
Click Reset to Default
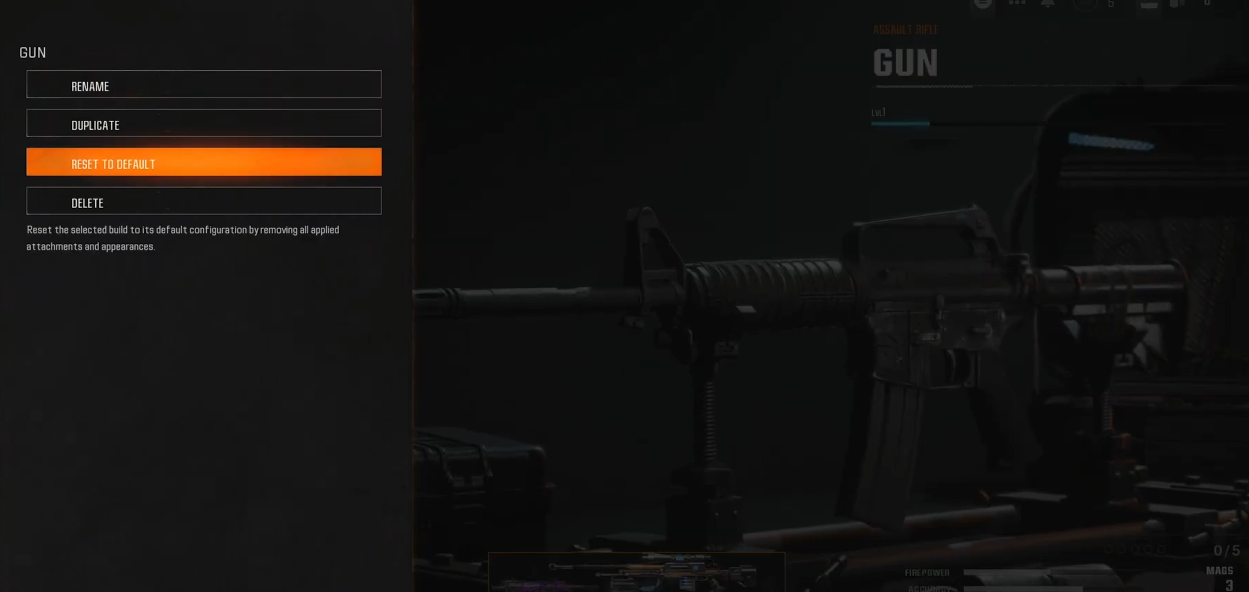(x=204, y=163)
